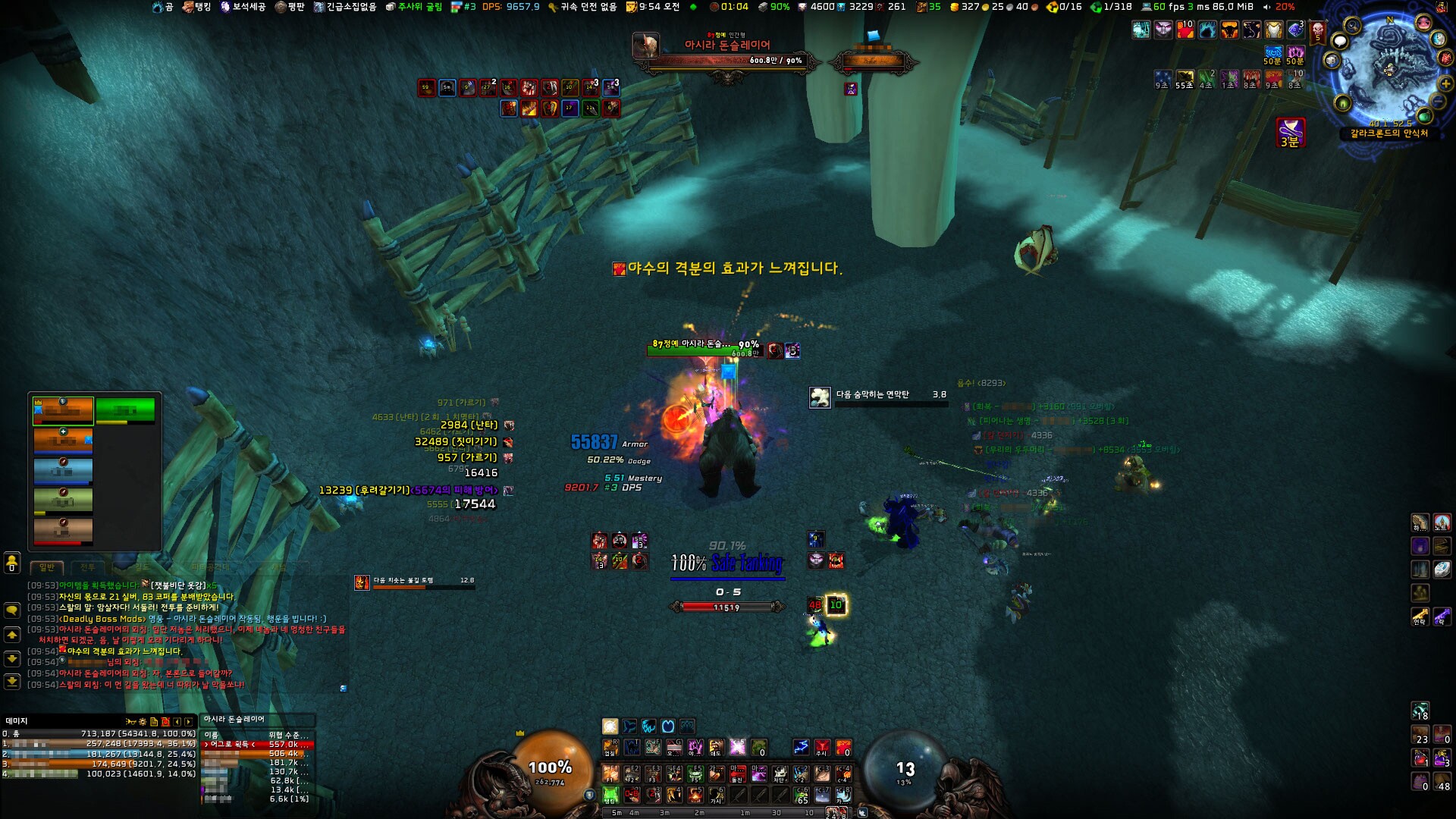Open the chat menu speech bubble button
1456x819 pixels.
coord(12,610)
